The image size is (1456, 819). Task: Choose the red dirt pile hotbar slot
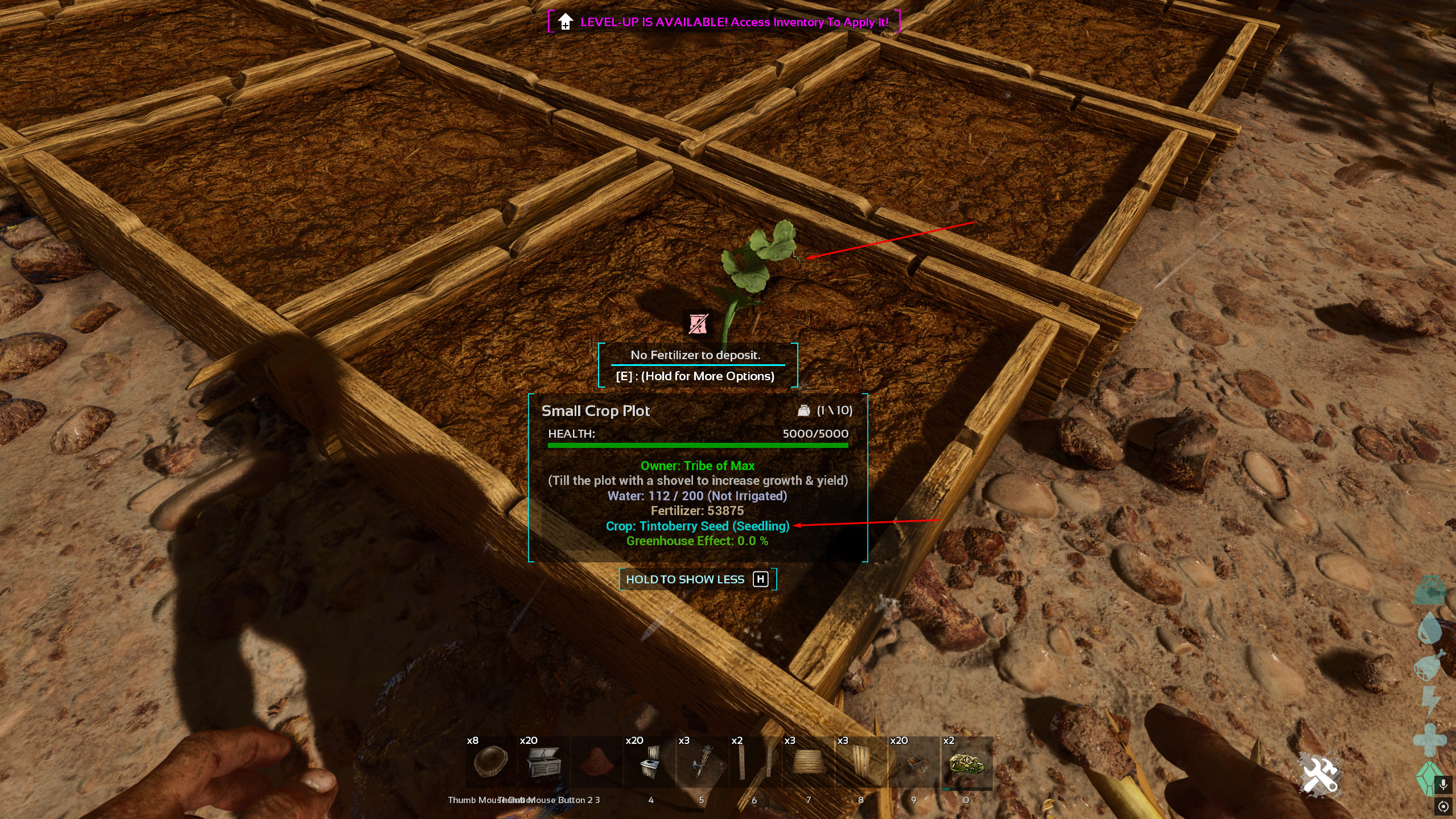point(596,763)
